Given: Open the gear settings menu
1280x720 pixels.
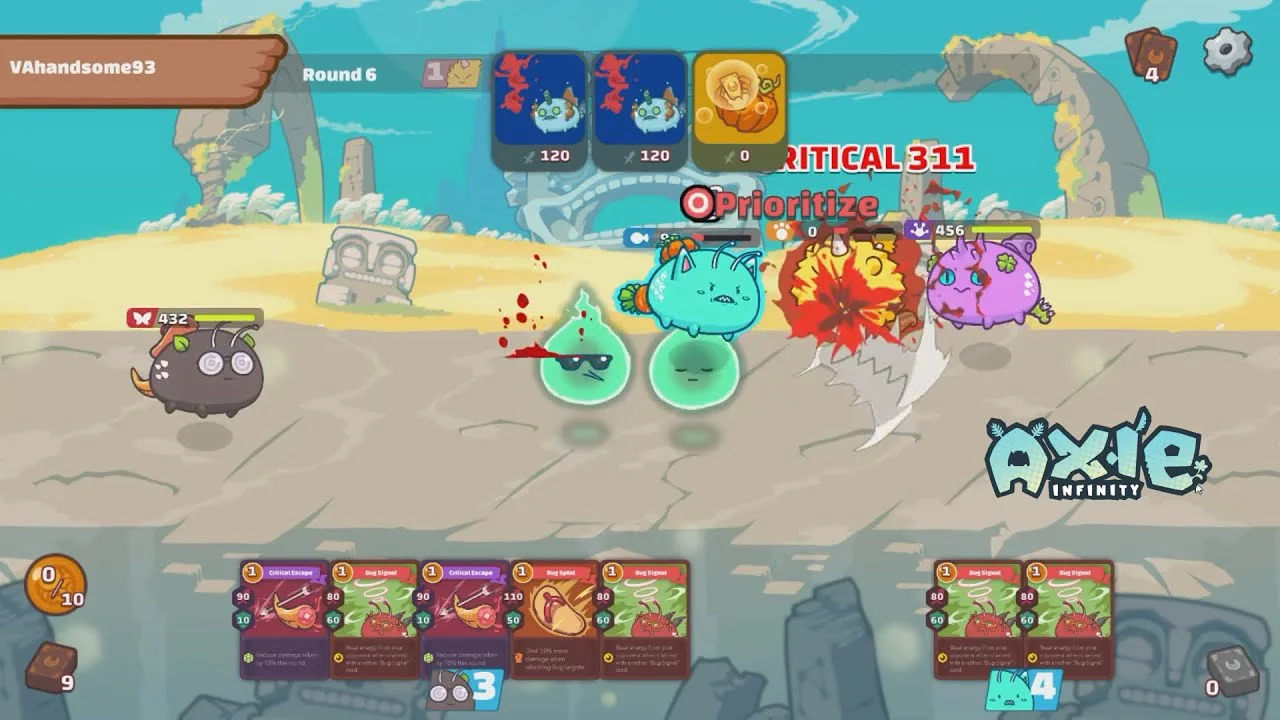Looking at the screenshot, I should pyautogui.click(x=1227, y=50).
